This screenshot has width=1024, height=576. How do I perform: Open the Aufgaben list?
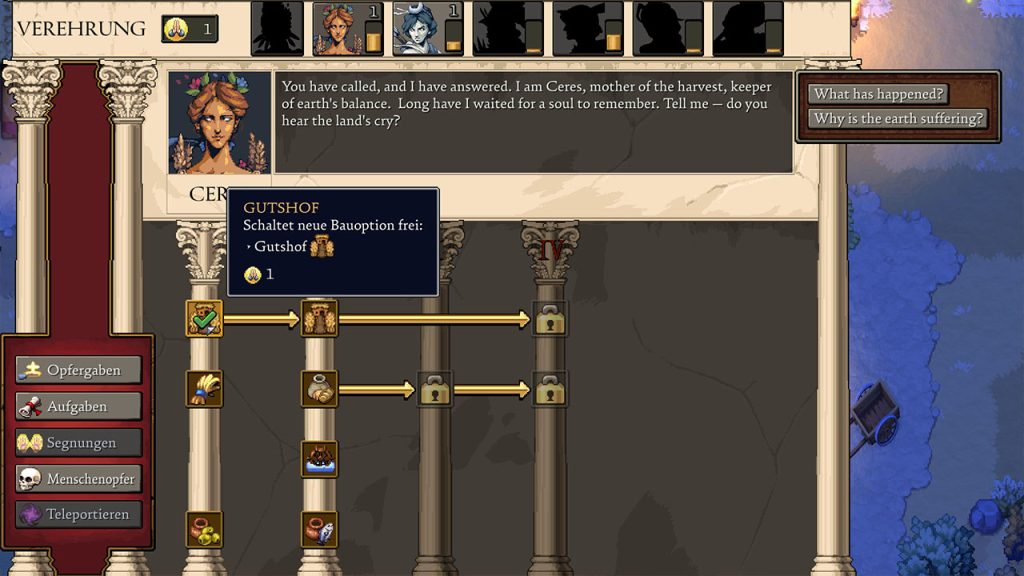[79, 406]
